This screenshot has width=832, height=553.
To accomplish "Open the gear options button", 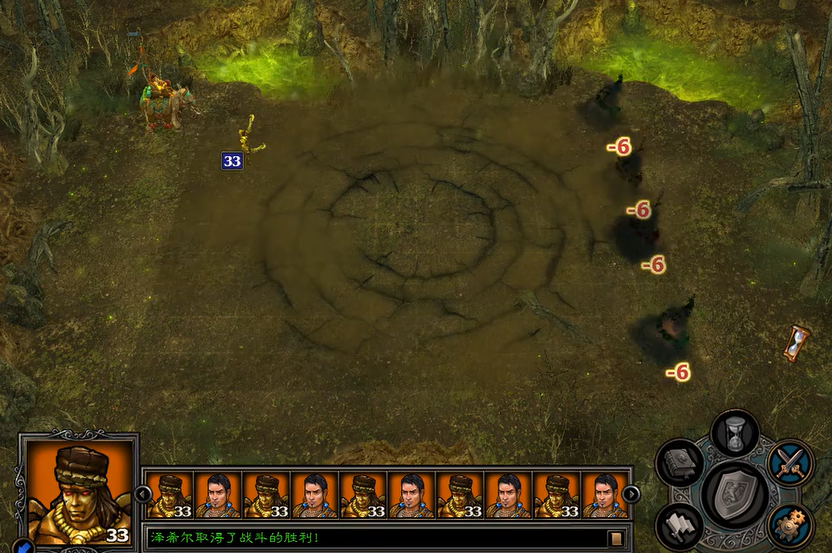I will (x=789, y=525).
